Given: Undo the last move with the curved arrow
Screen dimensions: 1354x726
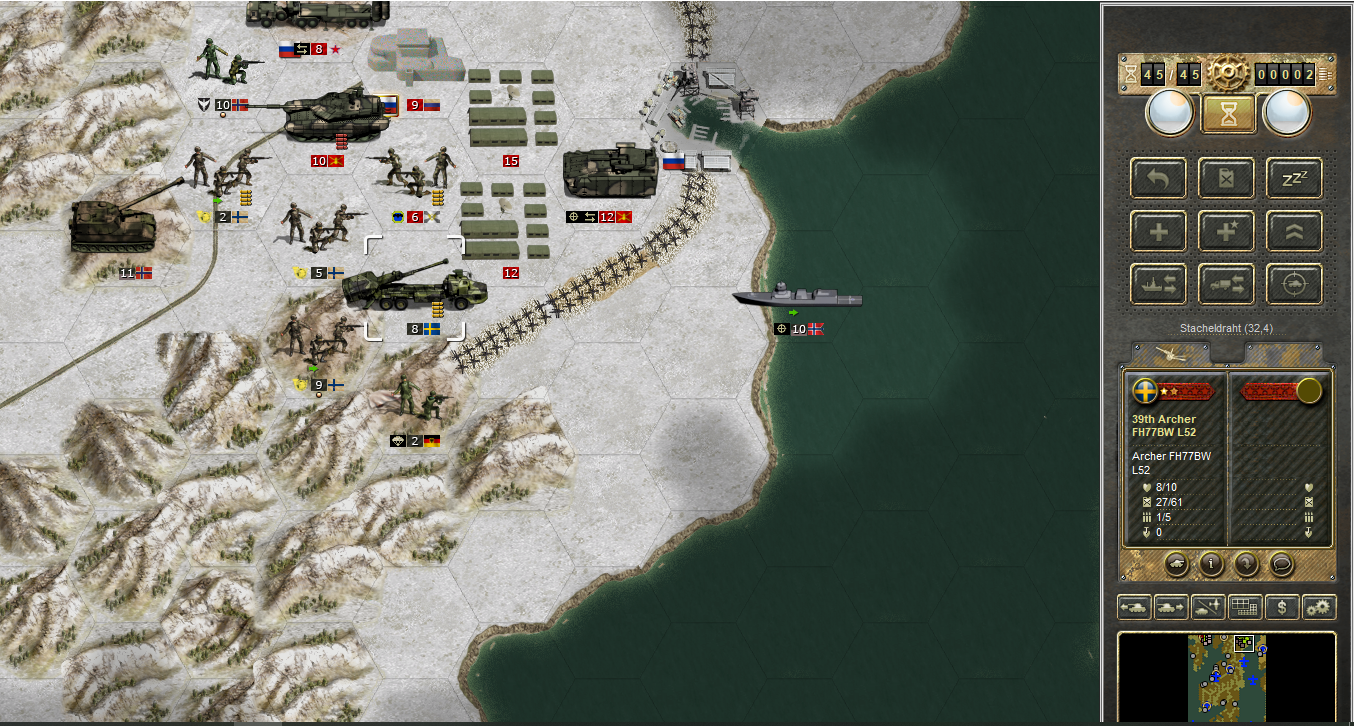Looking at the screenshot, I should coord(1160,179).
